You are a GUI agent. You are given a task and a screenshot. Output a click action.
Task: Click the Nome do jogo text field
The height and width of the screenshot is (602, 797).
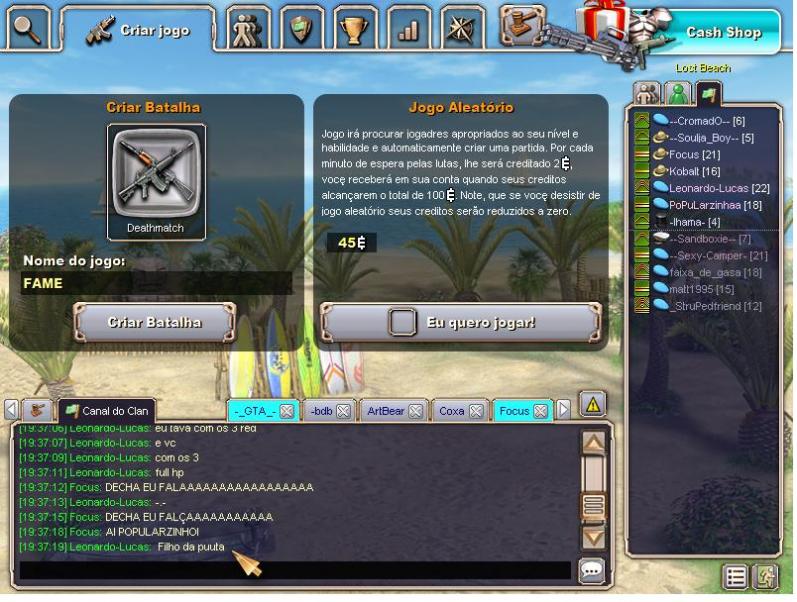[x=157, y=284]
